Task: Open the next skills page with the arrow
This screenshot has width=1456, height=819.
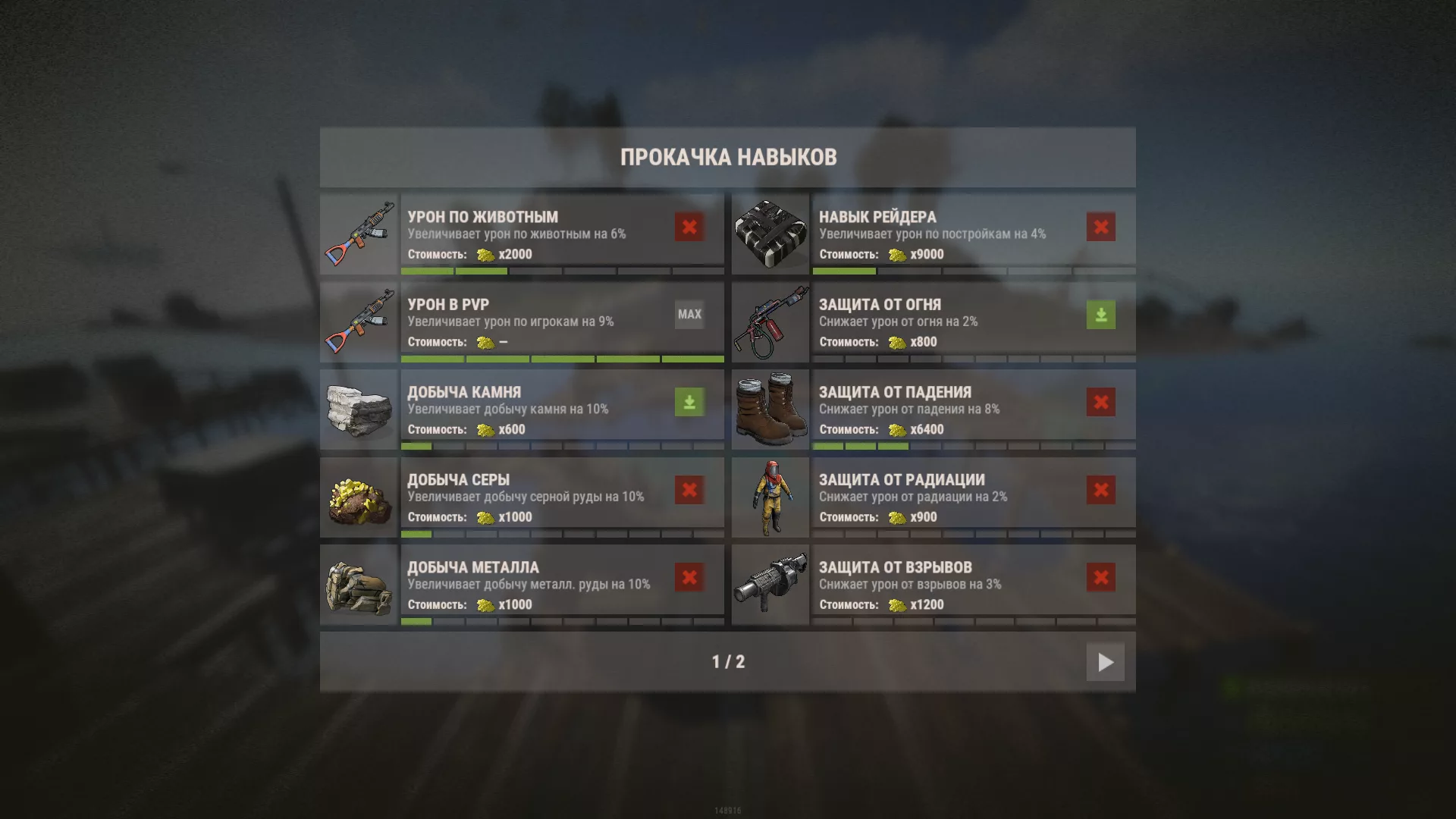Action: coord(1105,662)
